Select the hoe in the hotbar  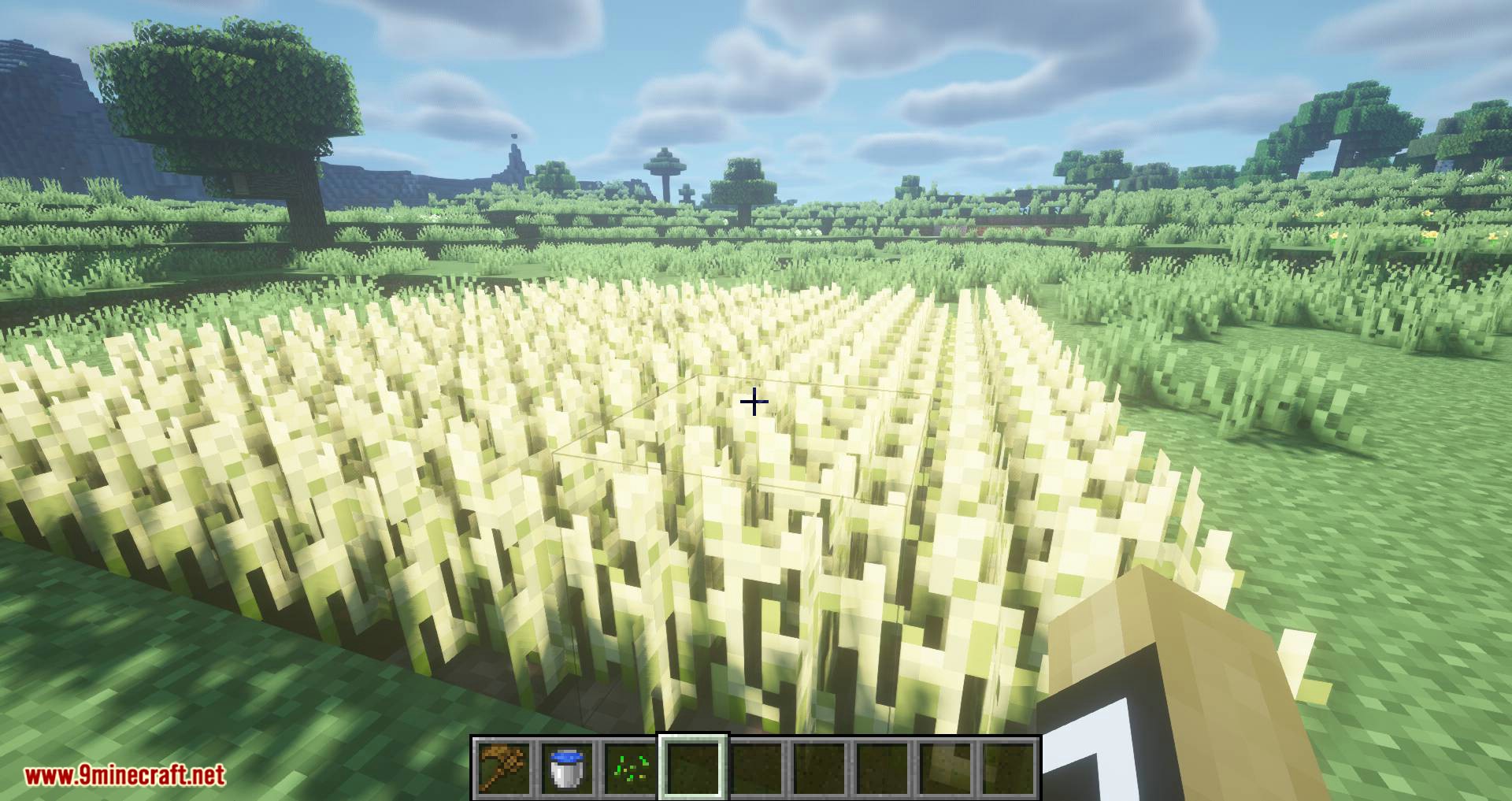504,767
